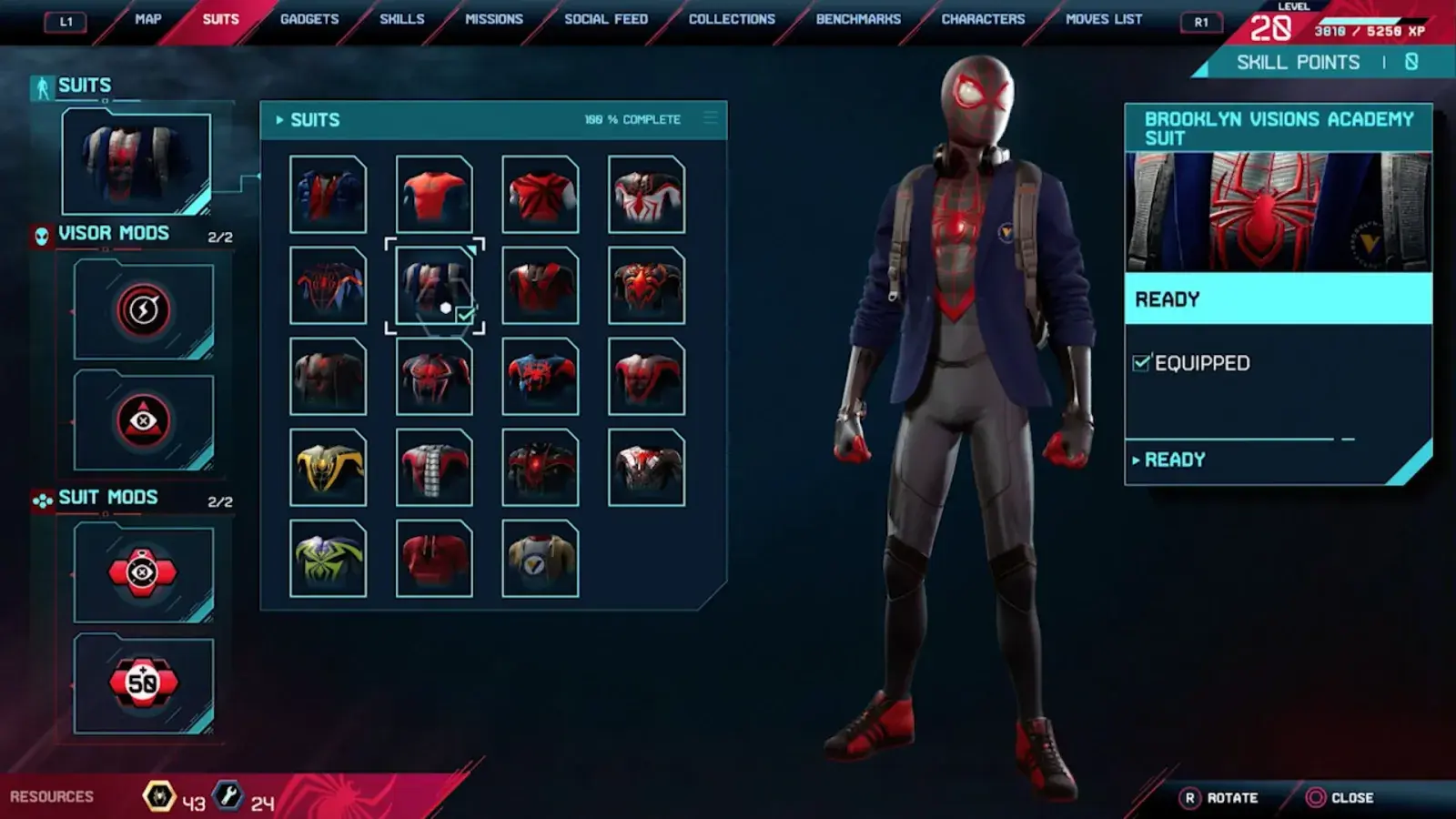Pick the white suit with red spider

[x=646, y=194]
